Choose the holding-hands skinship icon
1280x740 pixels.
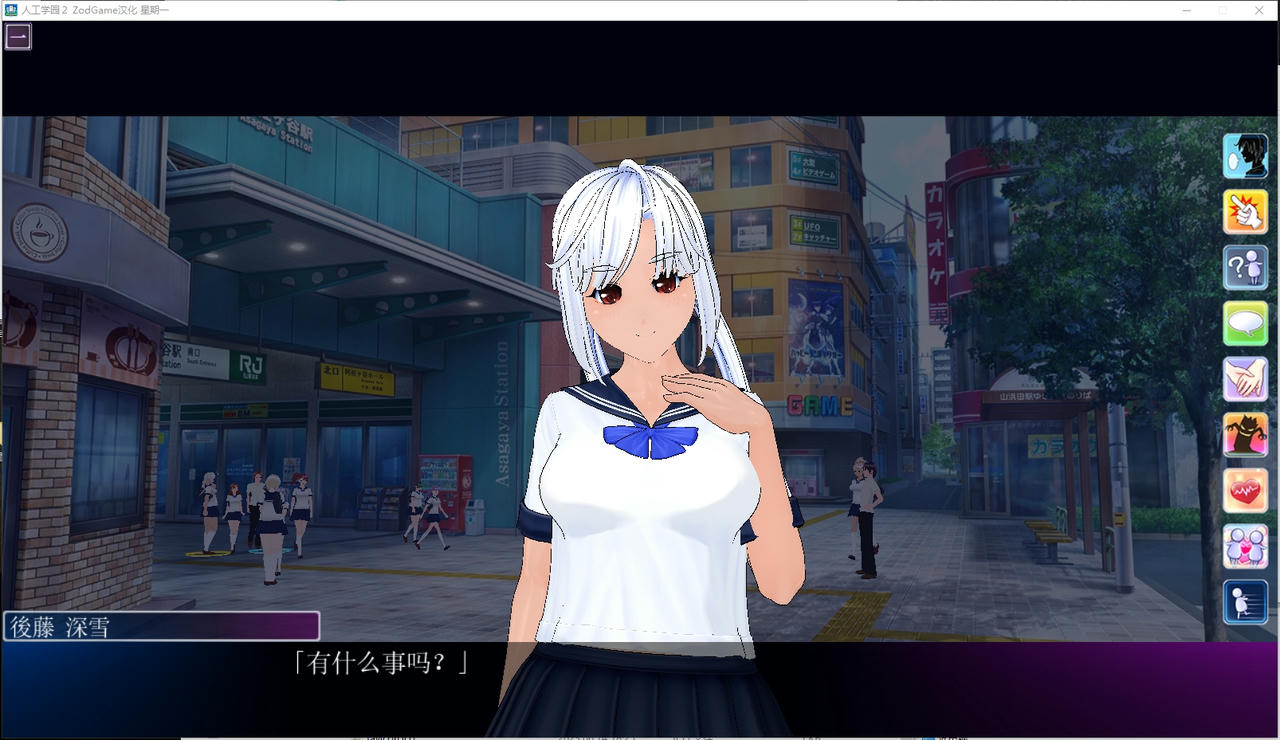coord(1245,379)
